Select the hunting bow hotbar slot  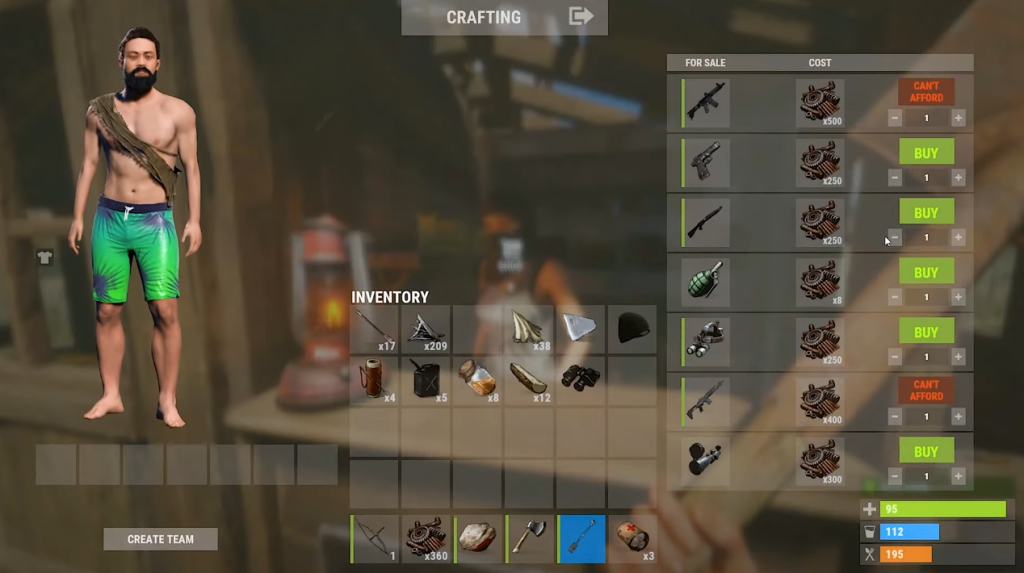(x=376, y=538)
